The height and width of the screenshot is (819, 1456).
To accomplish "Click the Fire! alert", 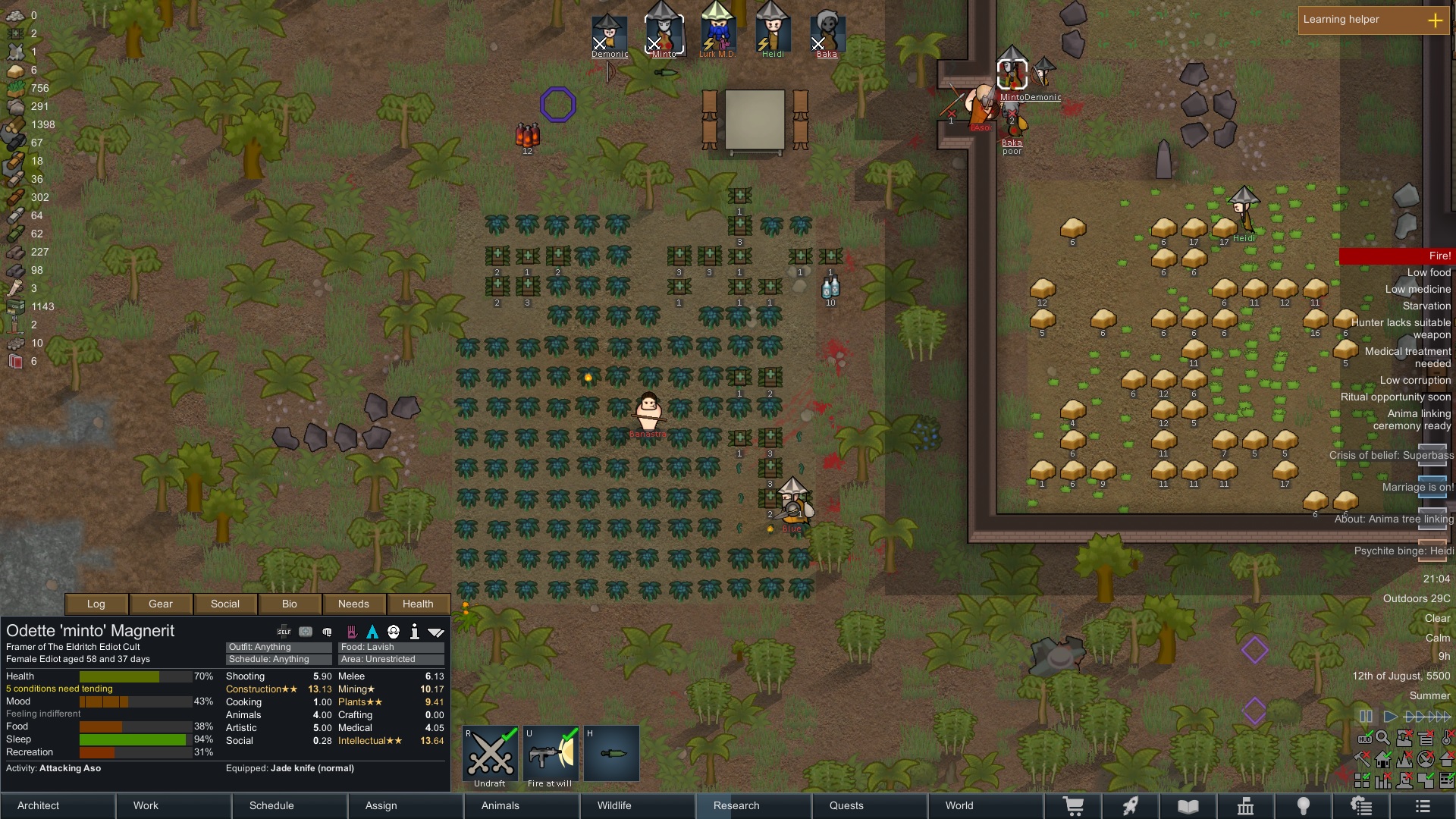I will click(1396, 256).
